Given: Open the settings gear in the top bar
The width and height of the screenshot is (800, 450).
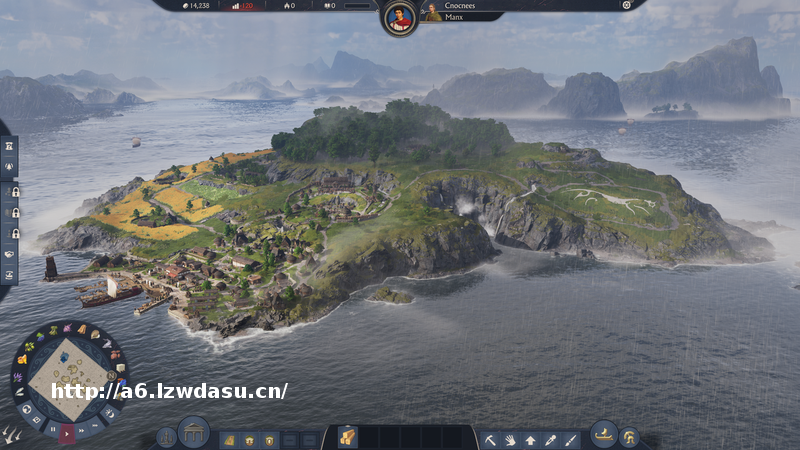Looking at the screenshot, I should (627, 5).
